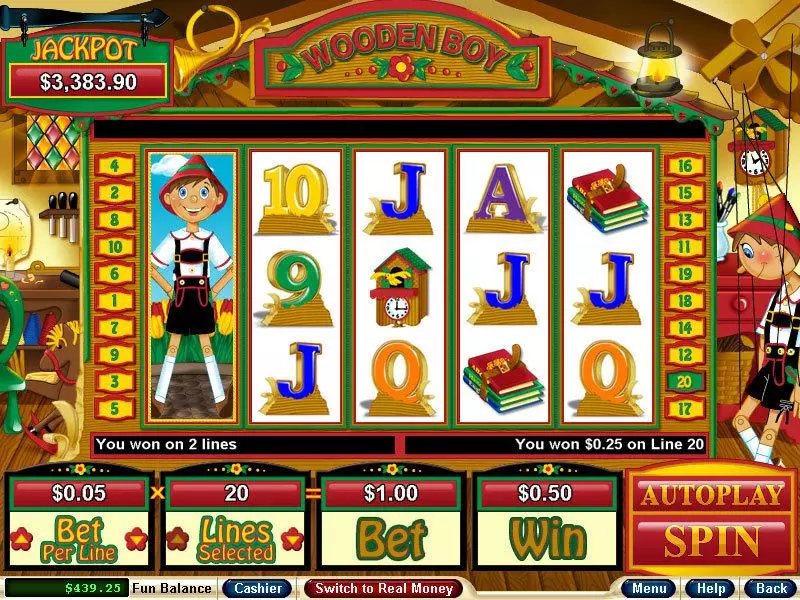Open the Cashier

coord(257,588)
